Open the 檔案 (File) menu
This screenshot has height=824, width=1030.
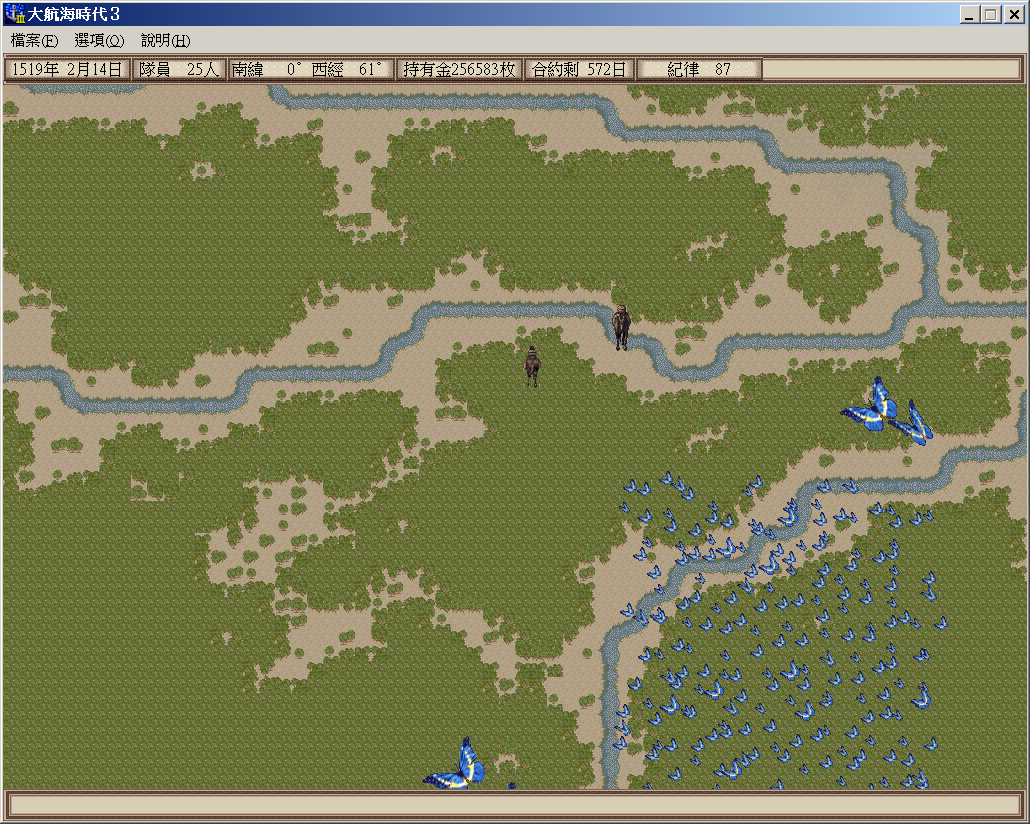click(x=34, y=41)
